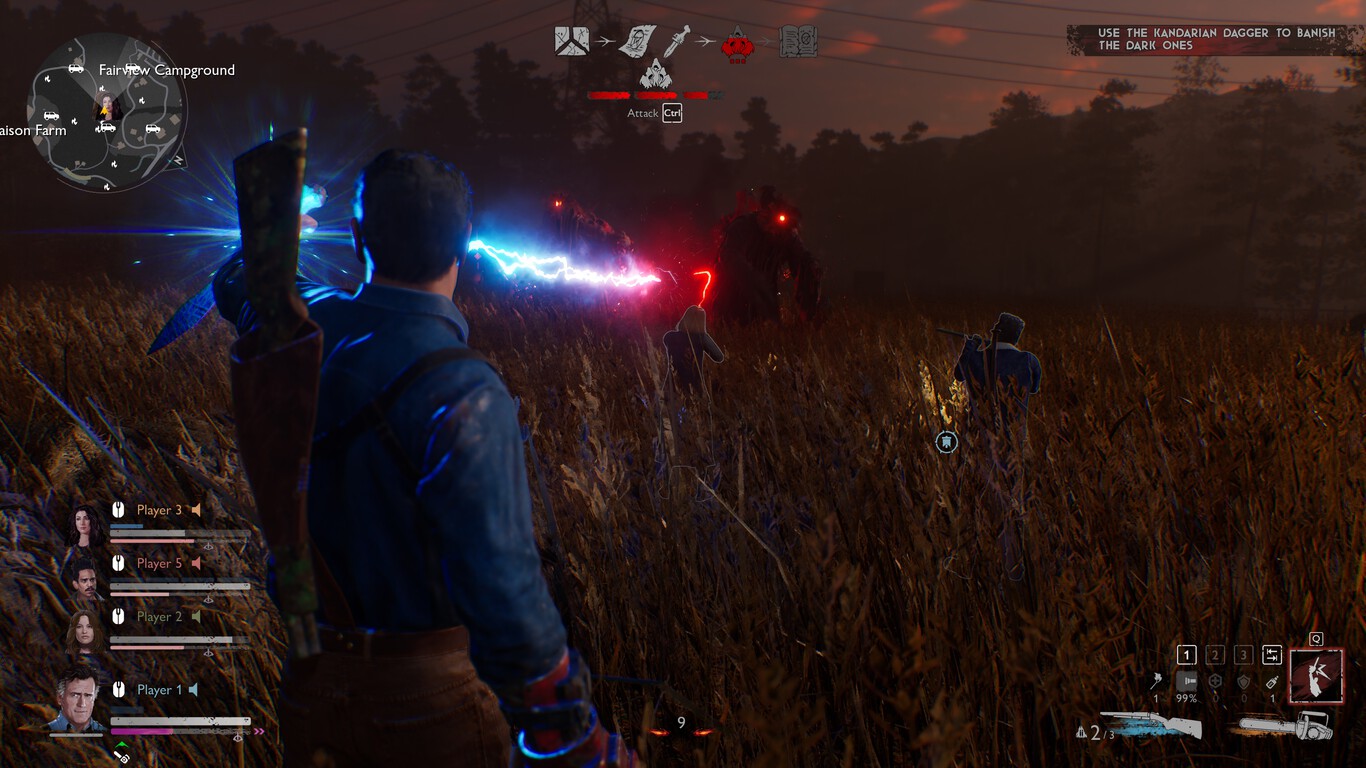Select consumable slot 3 in the hotbar
Image resolution: width=1366 pixels, height=768 pixels.
point(1244,655)
